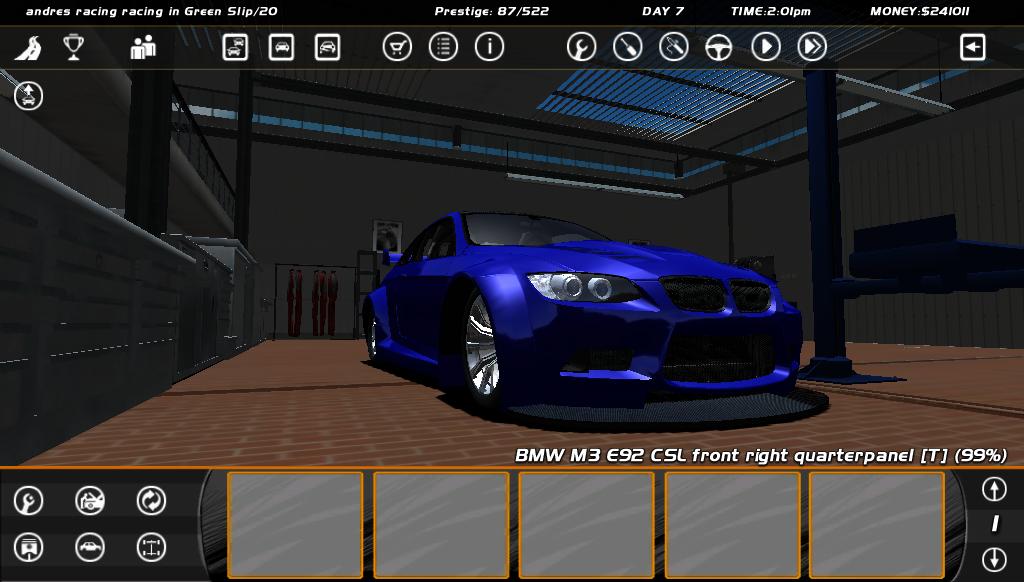Click the single play arrow button
This screenshot has height=582, width=1024.
coord(766,47)
